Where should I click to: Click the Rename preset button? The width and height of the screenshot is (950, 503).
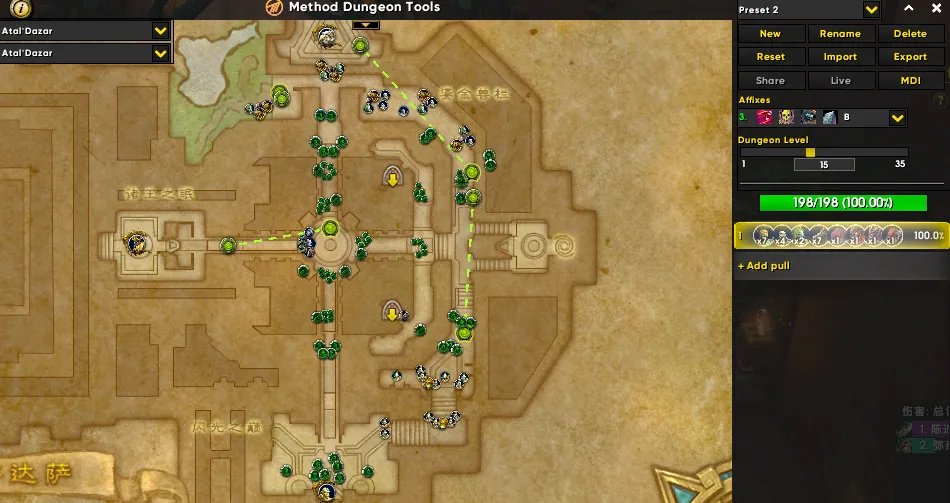click(x=840, y=34)
